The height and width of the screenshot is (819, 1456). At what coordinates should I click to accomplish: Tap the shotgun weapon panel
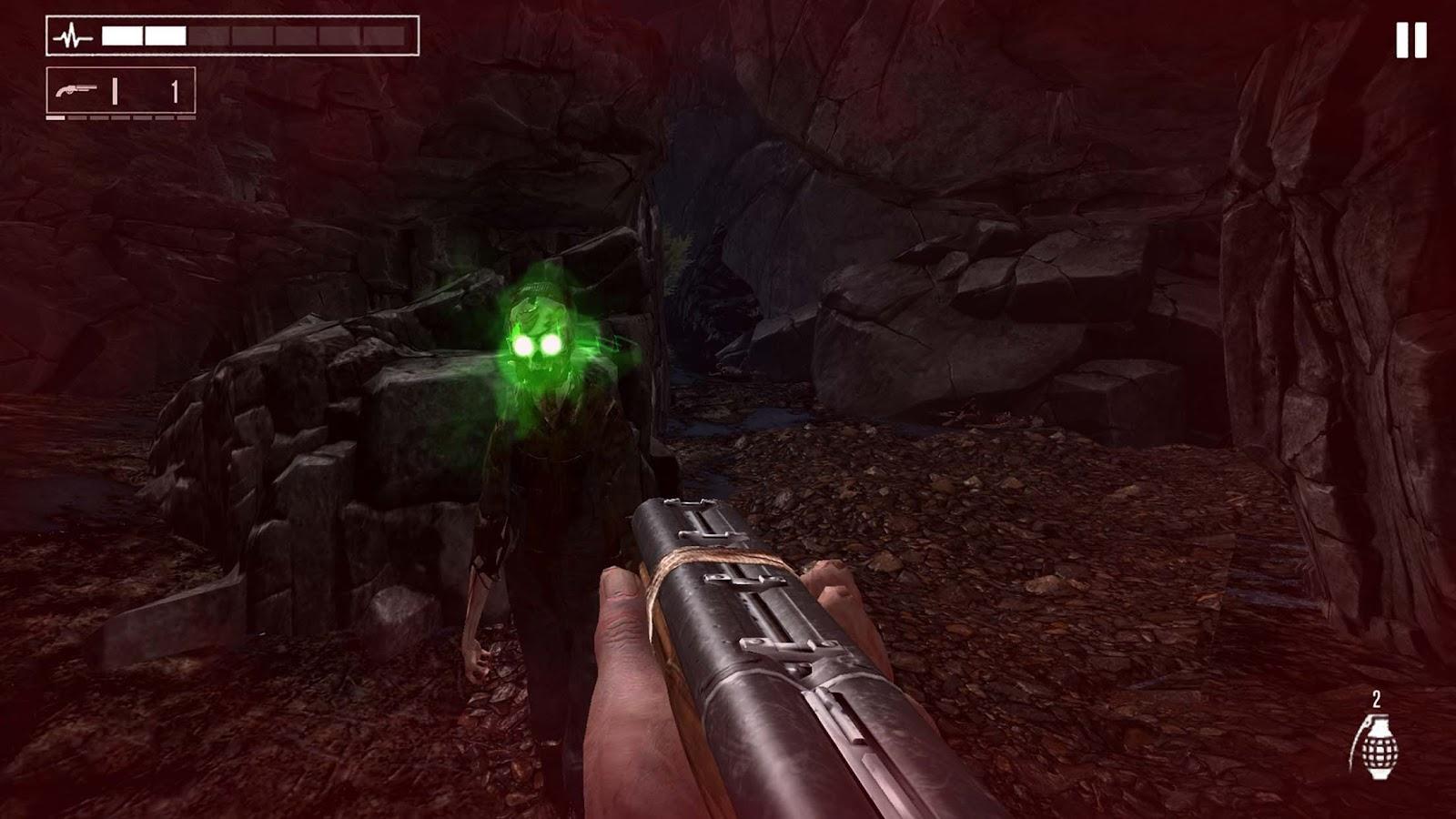[x=121, y=91]
